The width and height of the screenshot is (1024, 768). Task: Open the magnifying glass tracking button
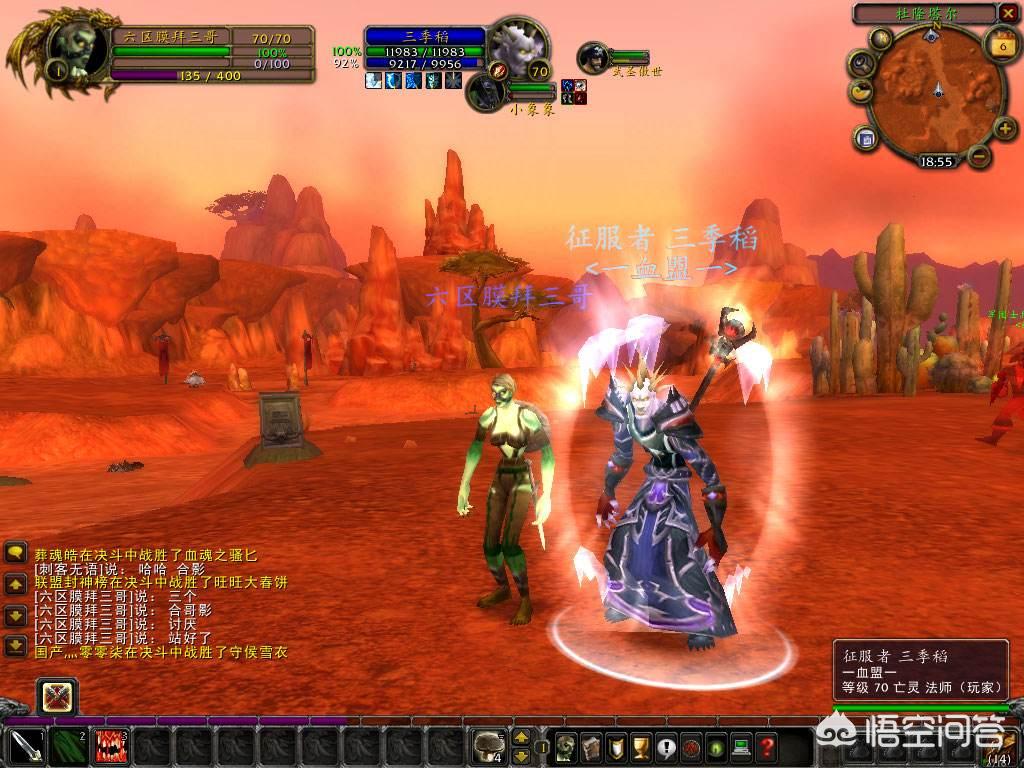pyautogui.click(x=860, y=63)
